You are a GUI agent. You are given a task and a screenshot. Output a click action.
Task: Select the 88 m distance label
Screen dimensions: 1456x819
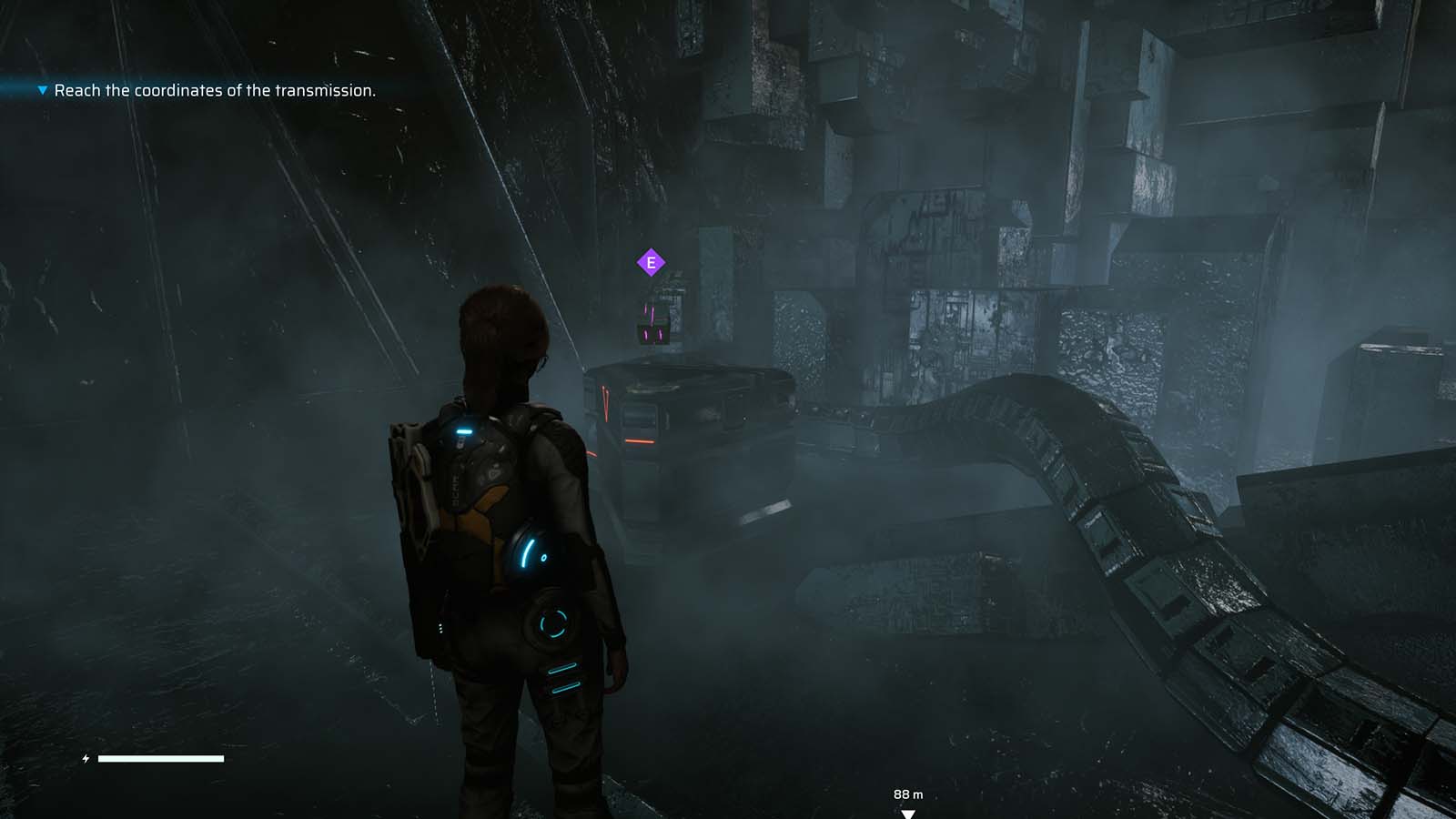909,794
